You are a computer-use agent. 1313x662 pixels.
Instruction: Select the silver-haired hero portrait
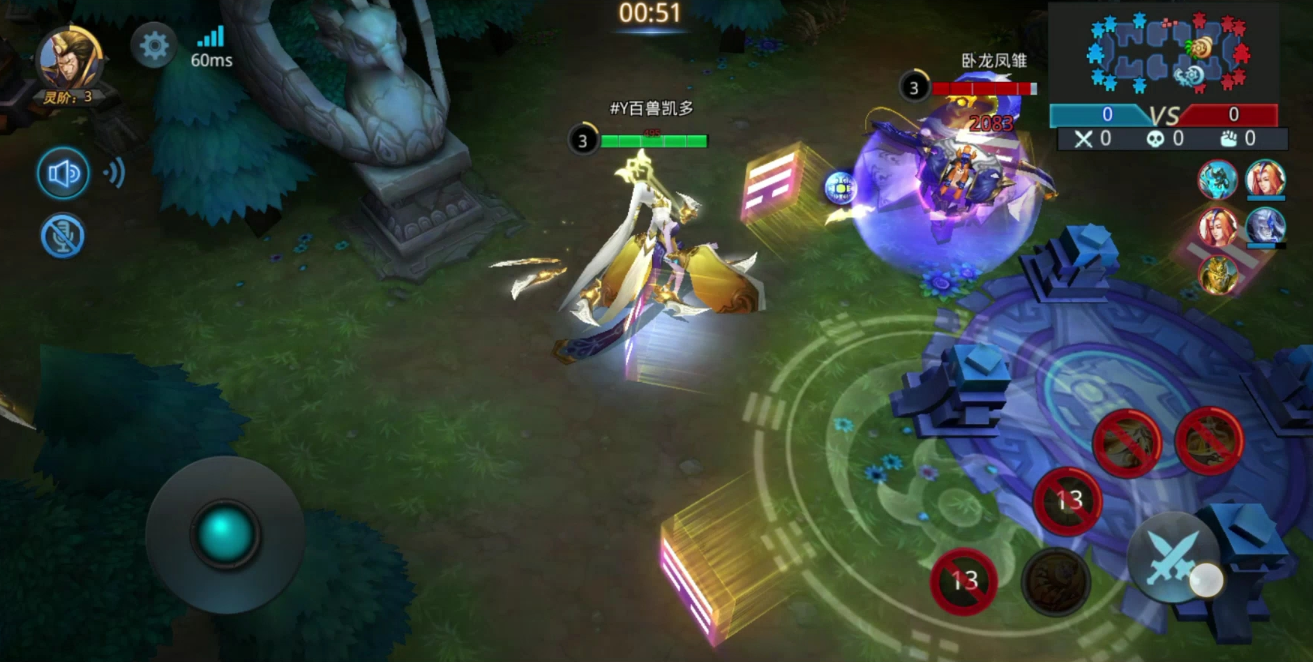coord(1265,226)
